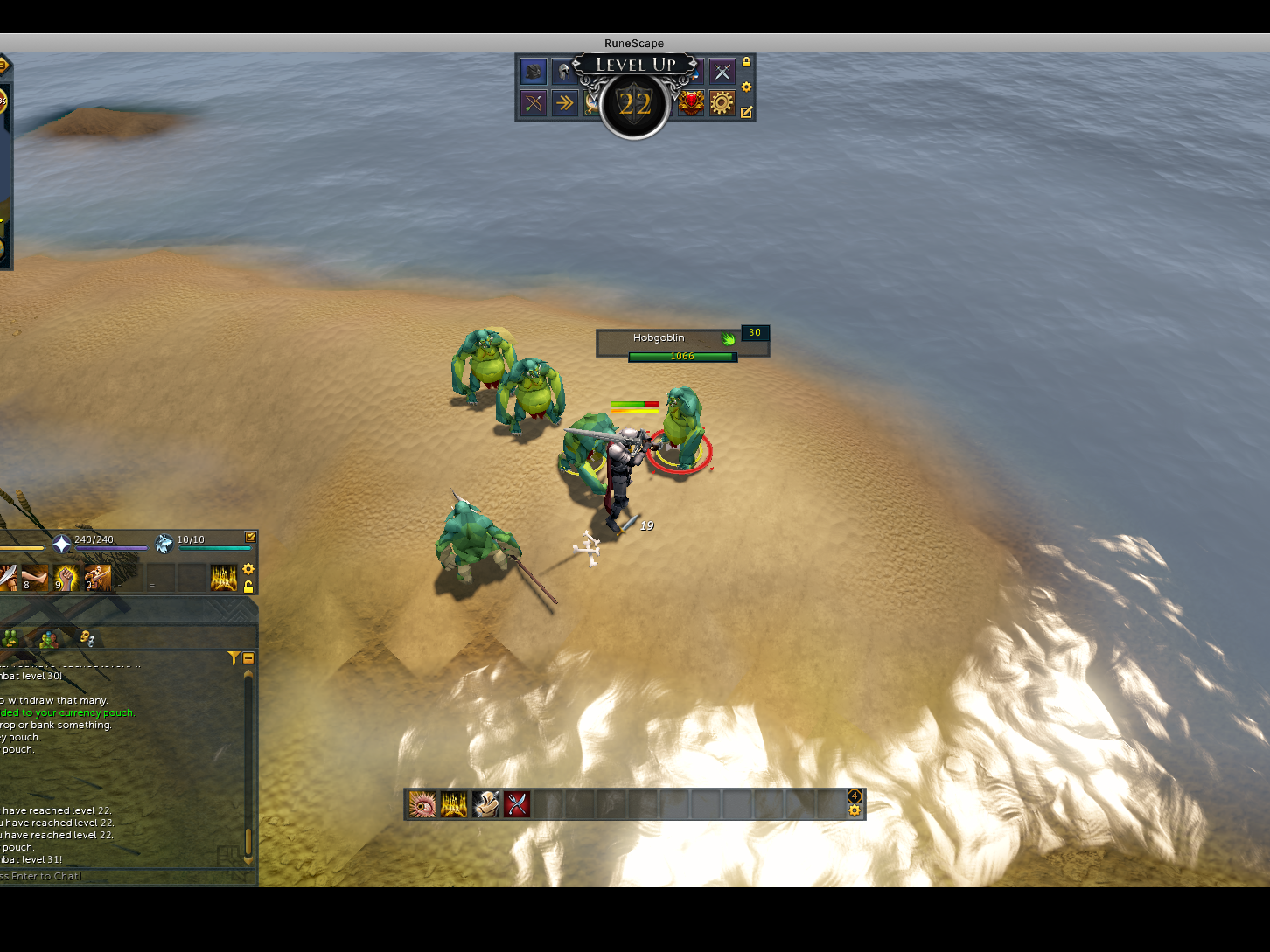
Task: Select the white wolf summoning icon
Action: pyautogui.click(x=164, y=543)
